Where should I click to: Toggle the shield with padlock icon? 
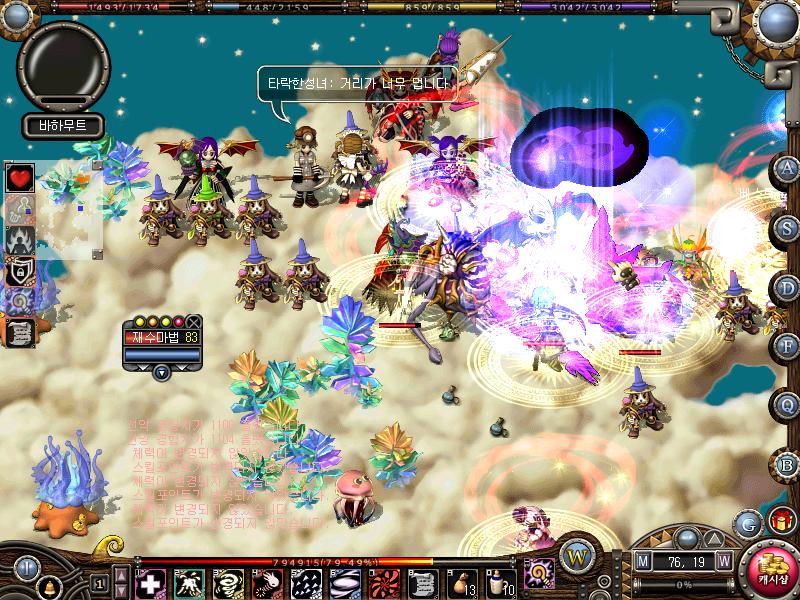click(x=20, y=270)
